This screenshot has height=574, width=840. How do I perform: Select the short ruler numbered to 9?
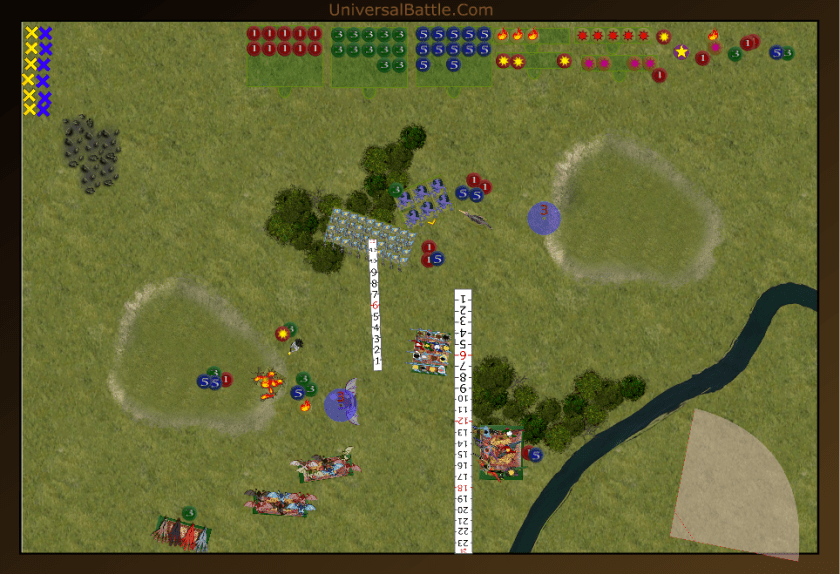[x=375, y=305]
